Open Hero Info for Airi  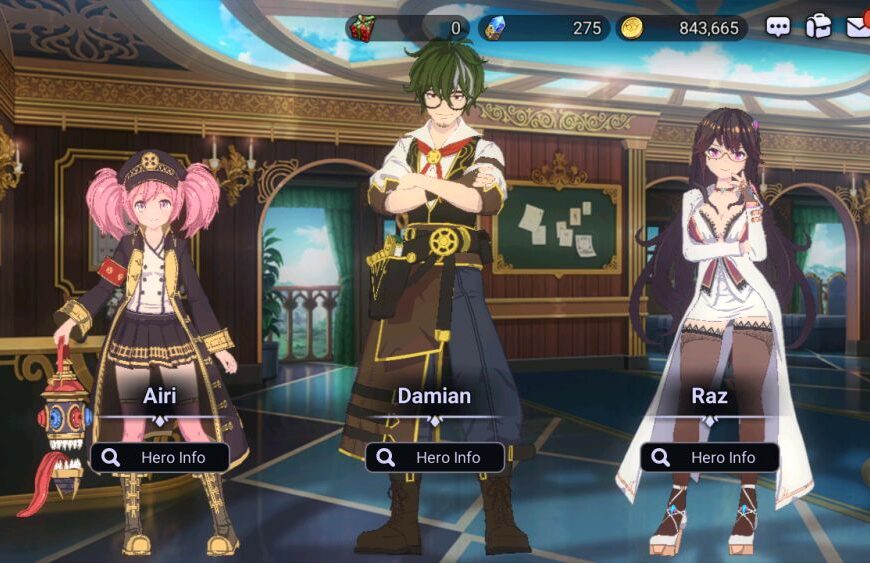pyautogui.click(x=160, y=457)
